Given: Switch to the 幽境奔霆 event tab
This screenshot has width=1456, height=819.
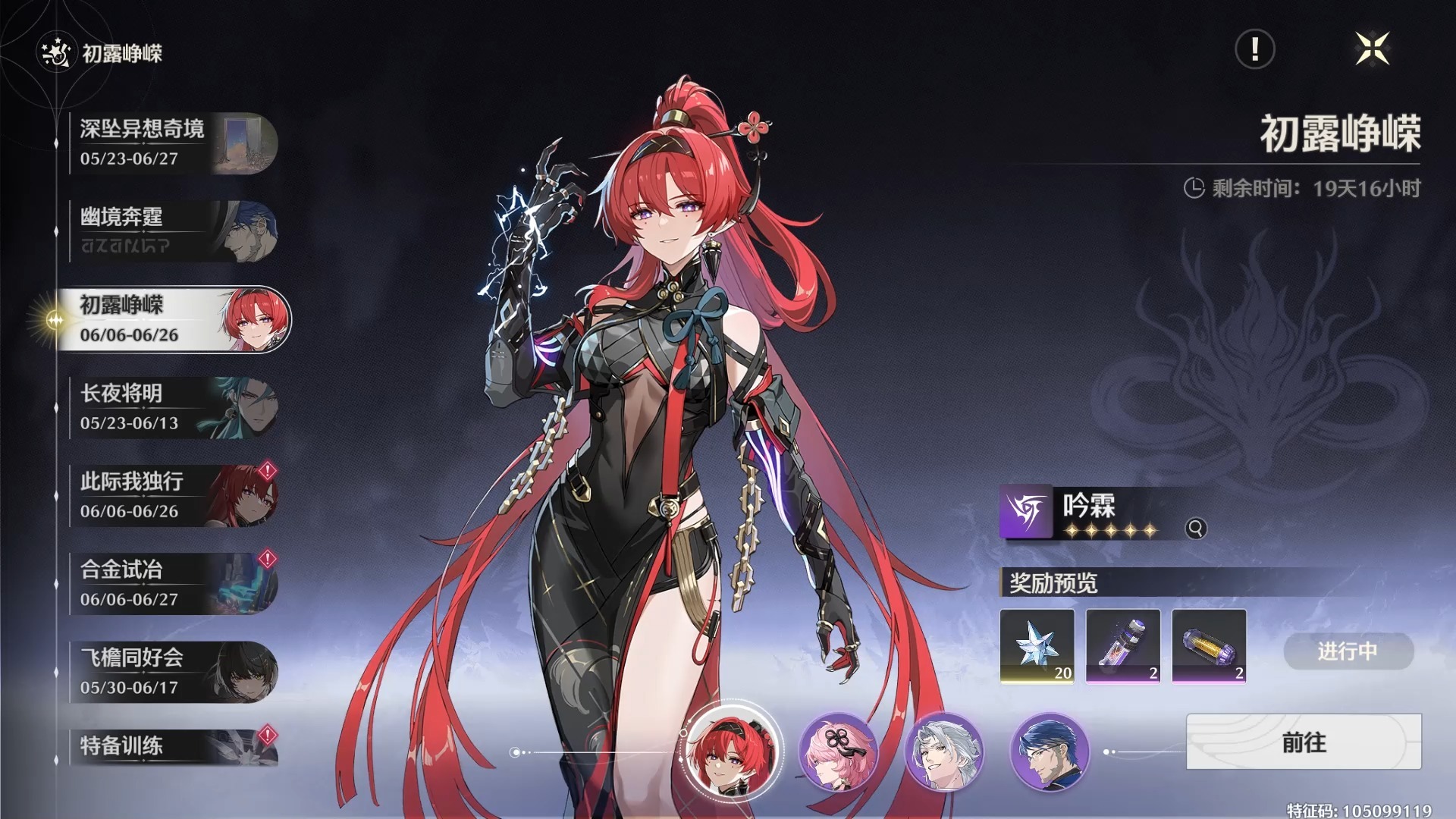Looking at the screenshot, I should (x=173, y=231).
